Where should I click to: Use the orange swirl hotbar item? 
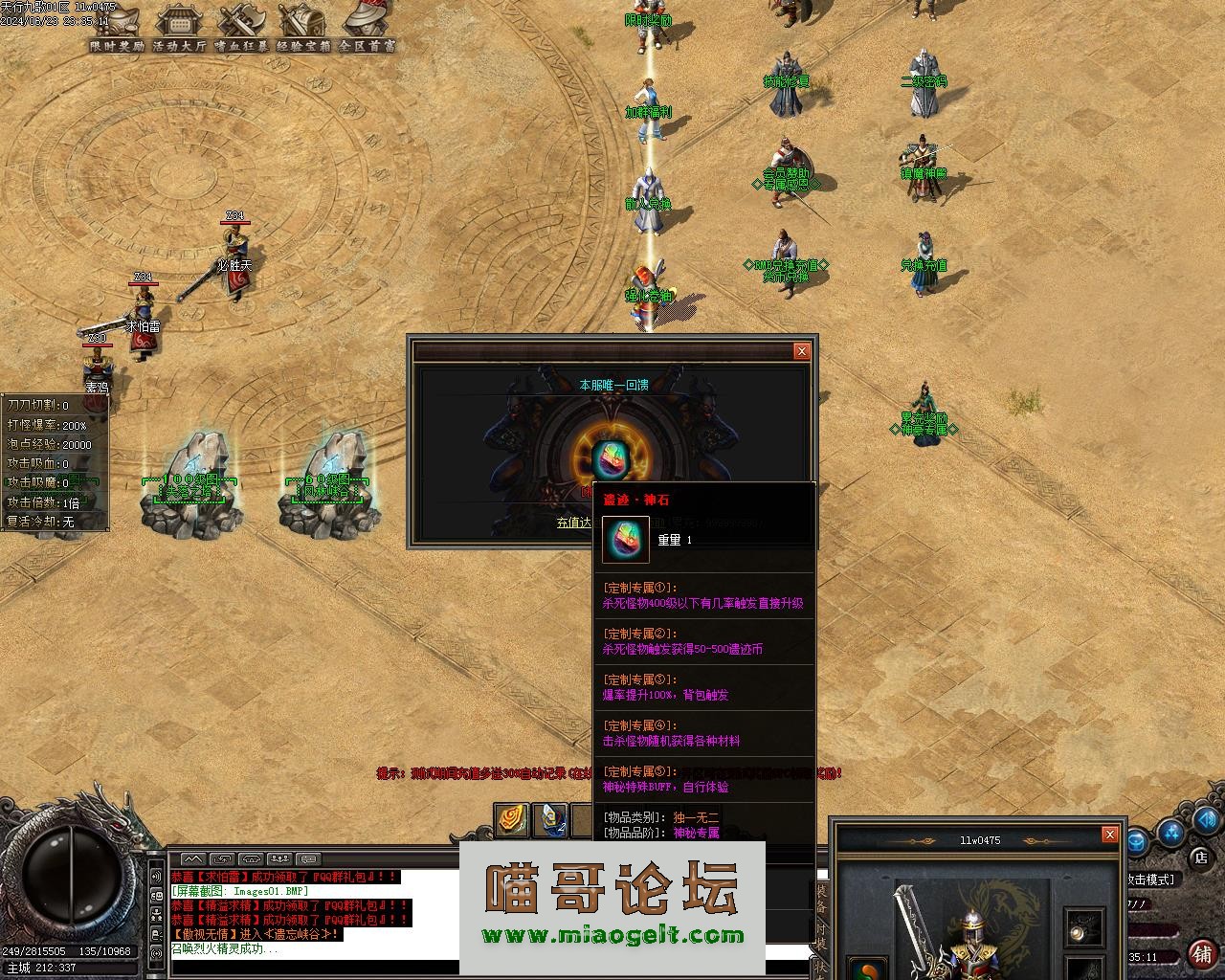click(x=512, y=819)
